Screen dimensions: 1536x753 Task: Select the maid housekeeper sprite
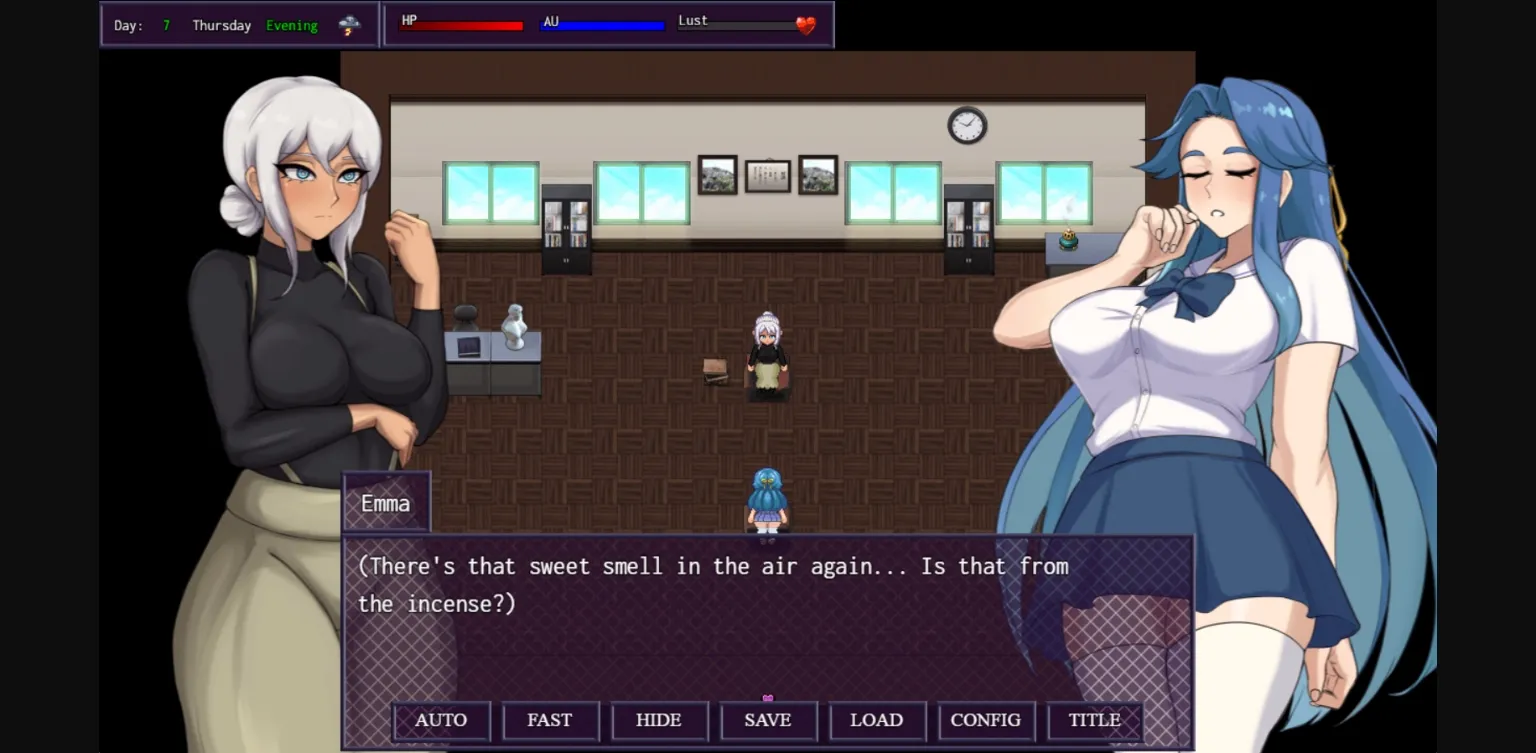point(766,355)
